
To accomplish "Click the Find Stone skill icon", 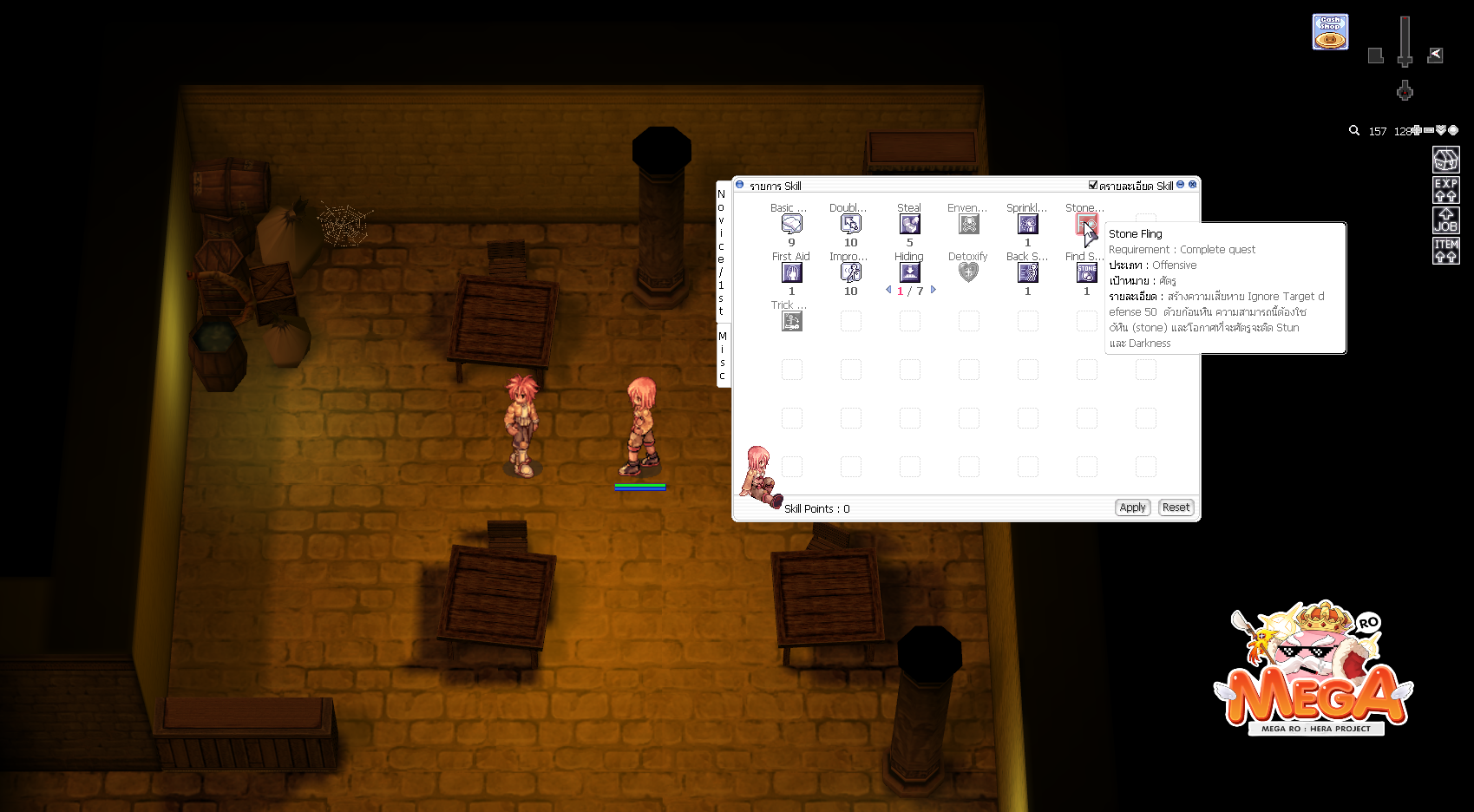I will pyautogui.click(x=1086, y=272).
